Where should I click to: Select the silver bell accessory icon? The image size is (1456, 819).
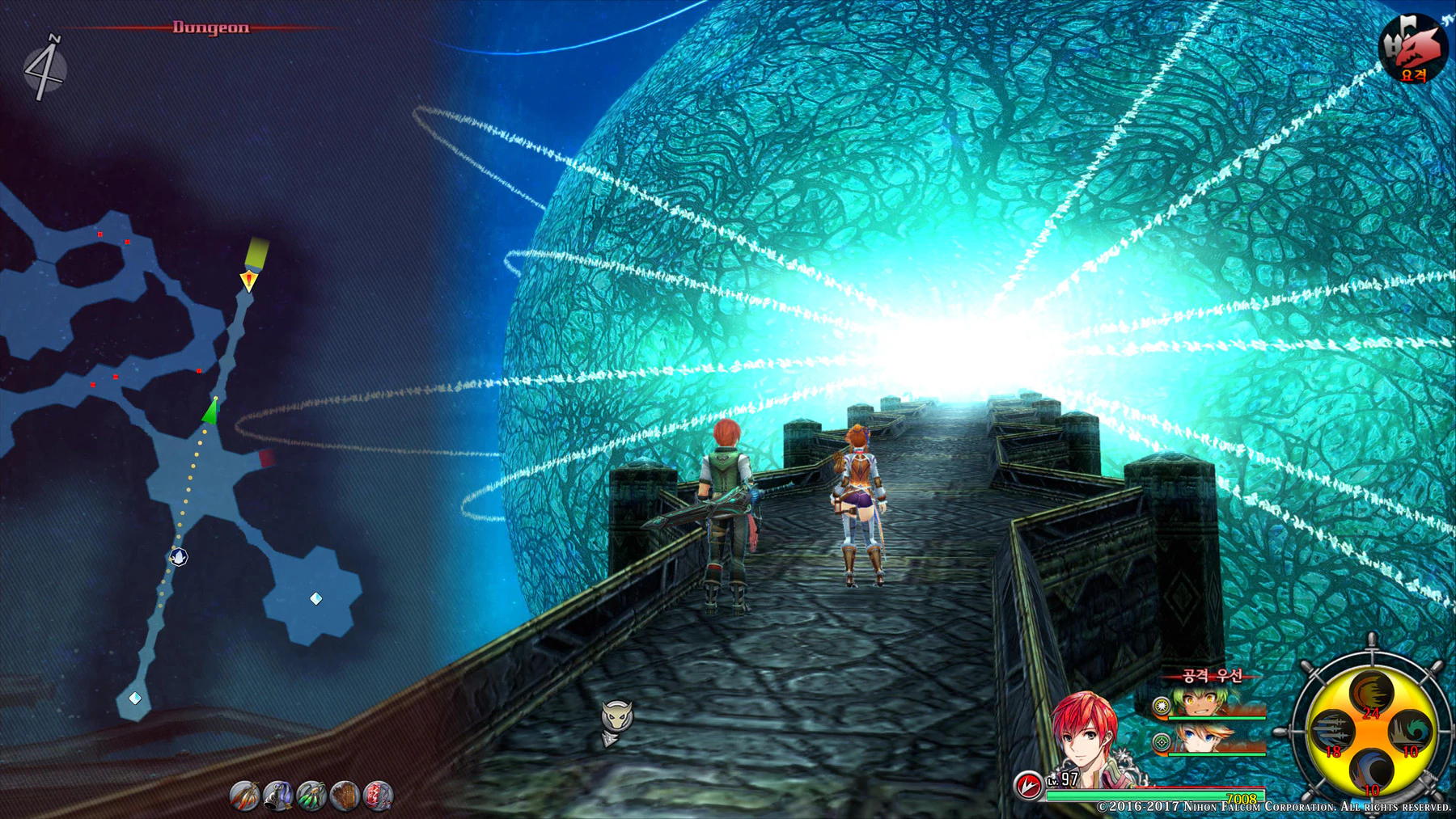pos(277,796)
